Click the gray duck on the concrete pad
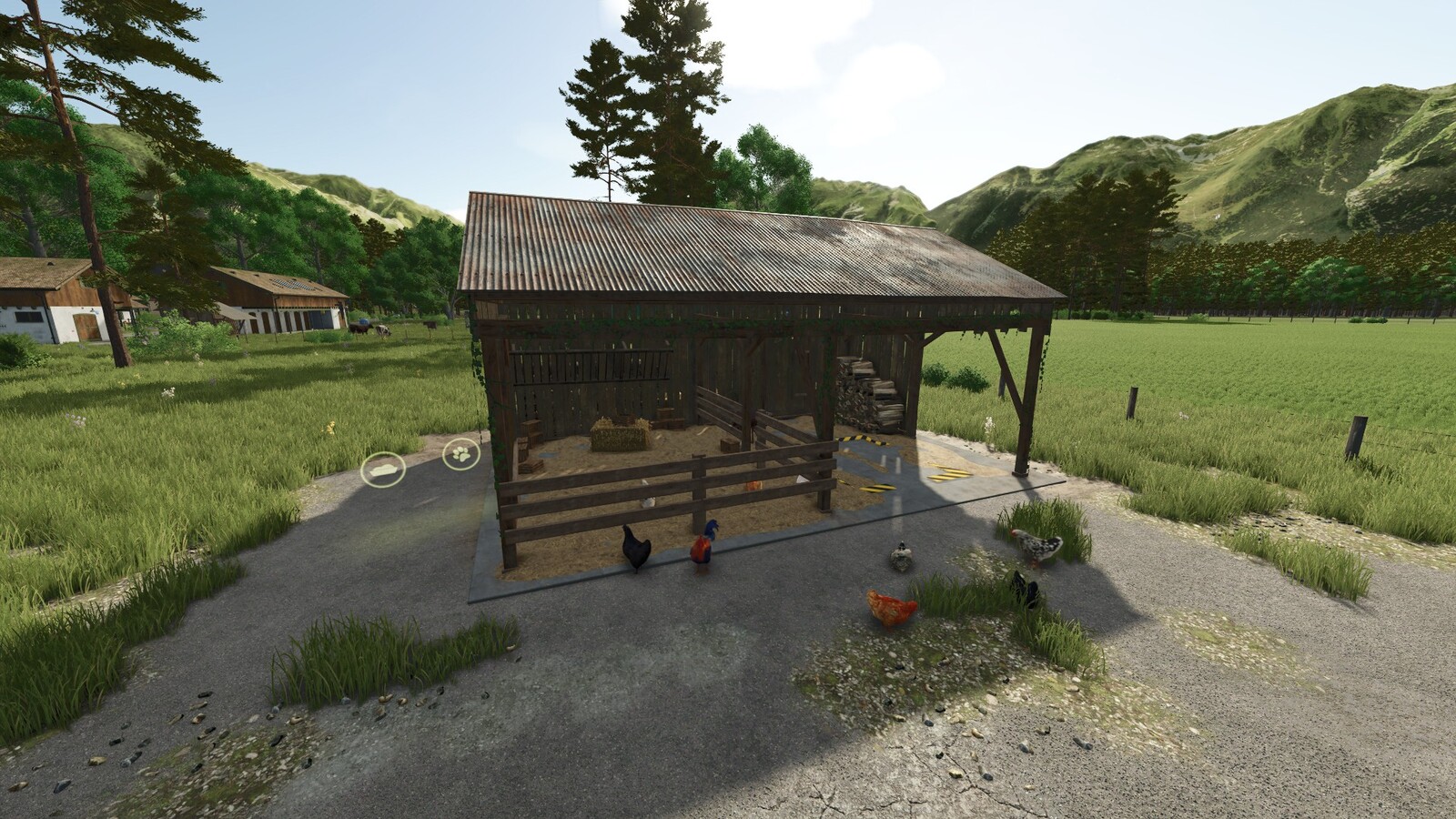This screenshot has width=1456, height=819. (901, 555)
